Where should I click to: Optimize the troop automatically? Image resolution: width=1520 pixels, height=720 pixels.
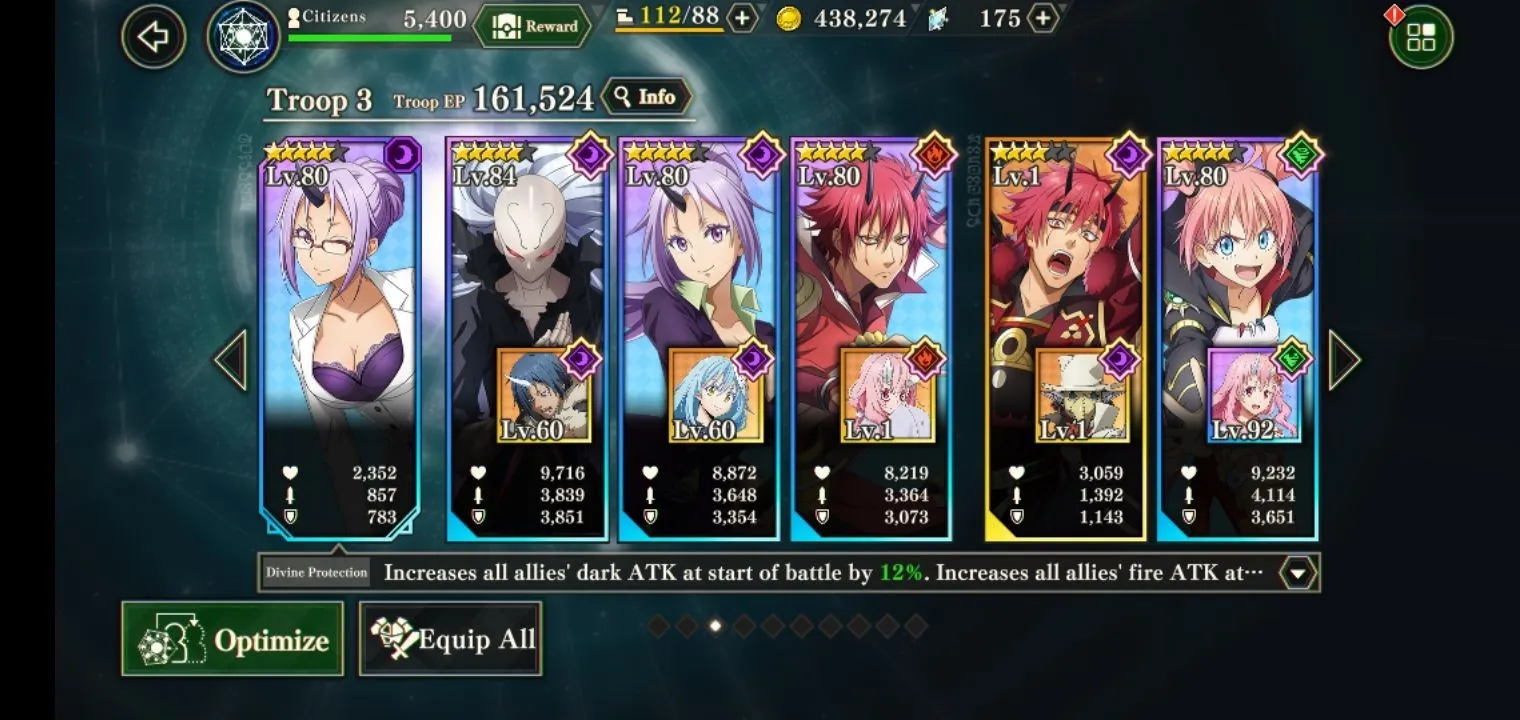tap(232, 639)
